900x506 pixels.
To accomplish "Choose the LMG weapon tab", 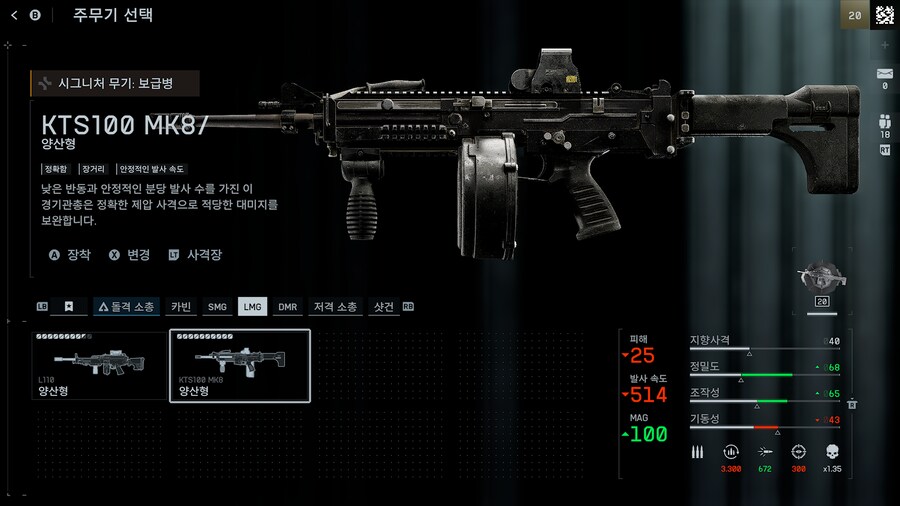I will 252,307.
